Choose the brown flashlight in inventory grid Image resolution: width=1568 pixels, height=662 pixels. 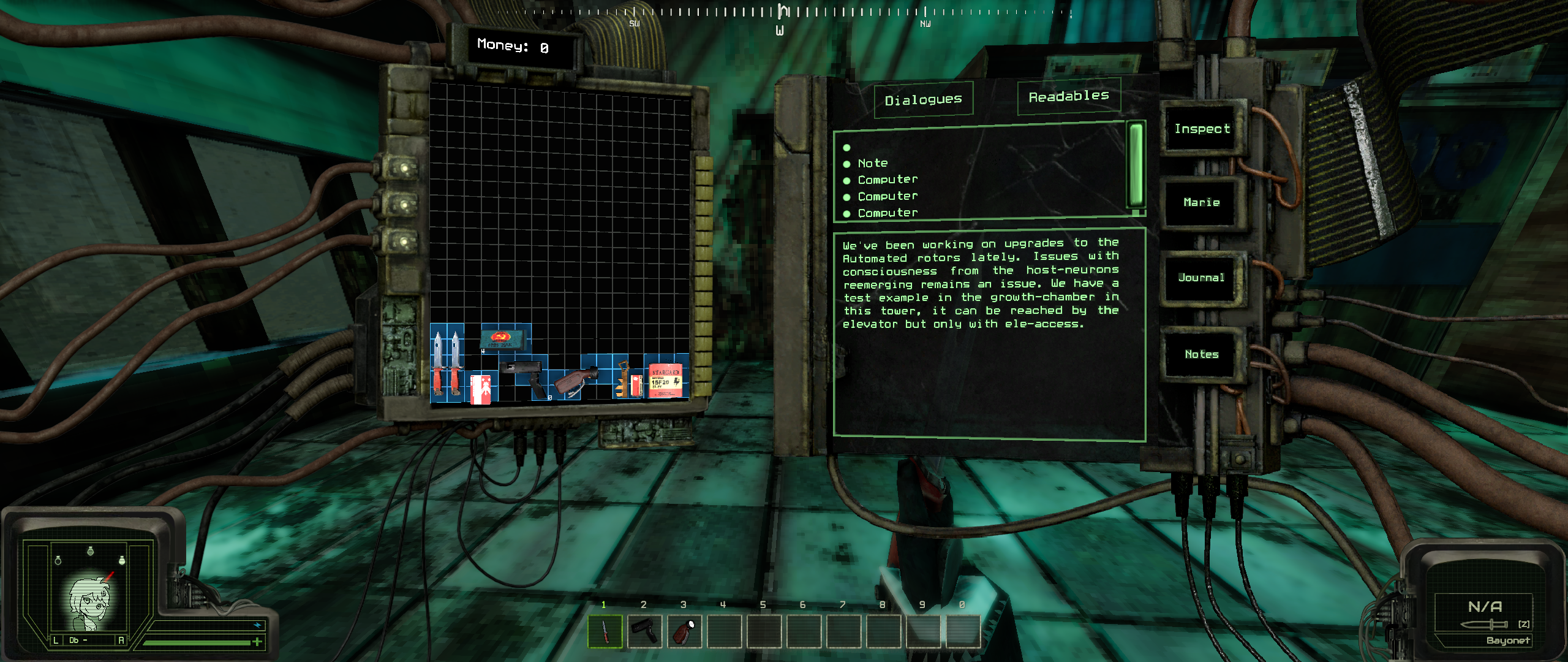[x=577, y=381]
